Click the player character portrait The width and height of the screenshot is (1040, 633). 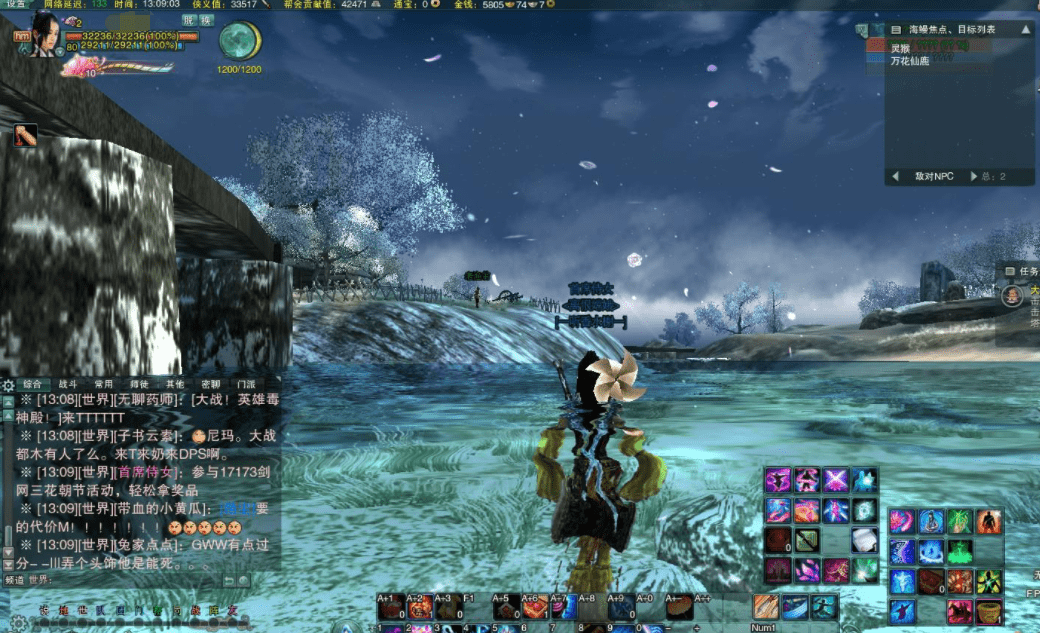coord(42,34)
